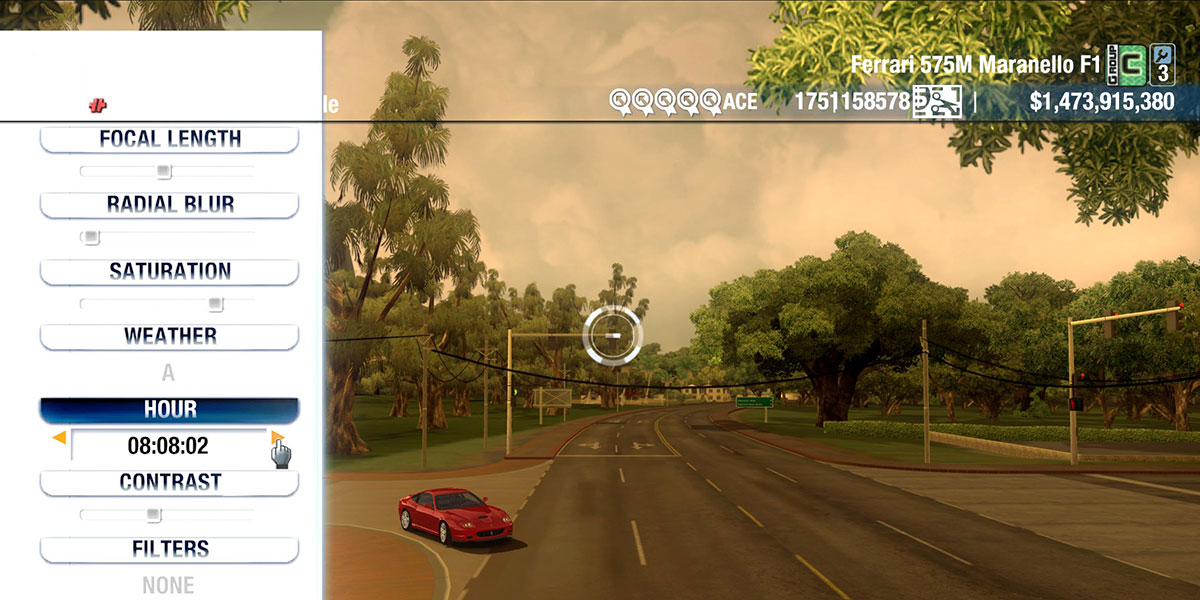Viewport: 1200px width, 600px height.
Task: Select the Focal Length option
Action: tap(169, 139)
